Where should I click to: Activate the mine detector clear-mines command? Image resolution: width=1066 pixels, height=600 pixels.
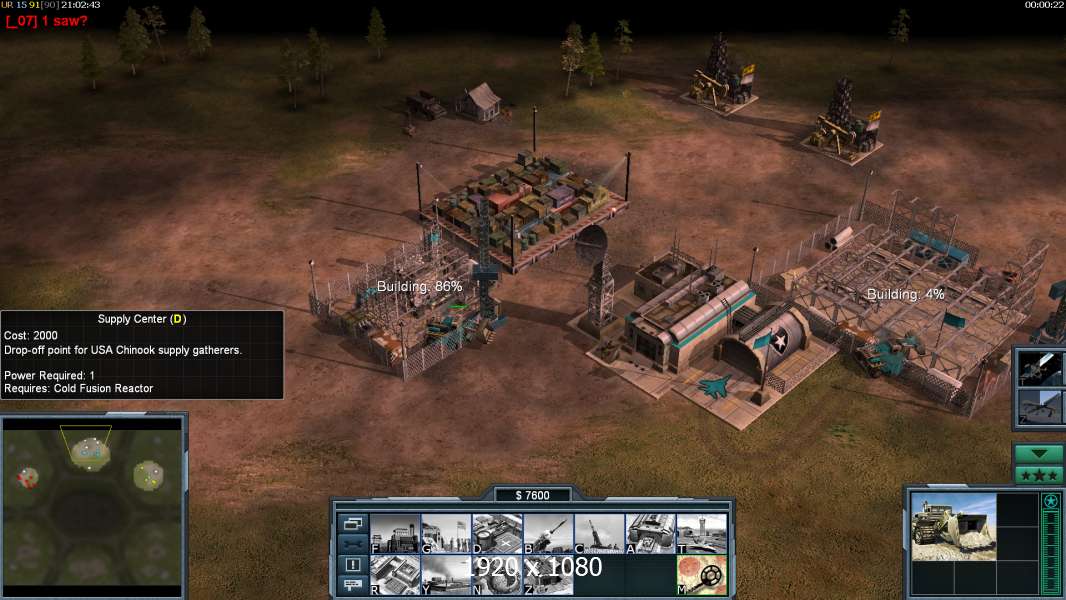(x=701, y=574)
